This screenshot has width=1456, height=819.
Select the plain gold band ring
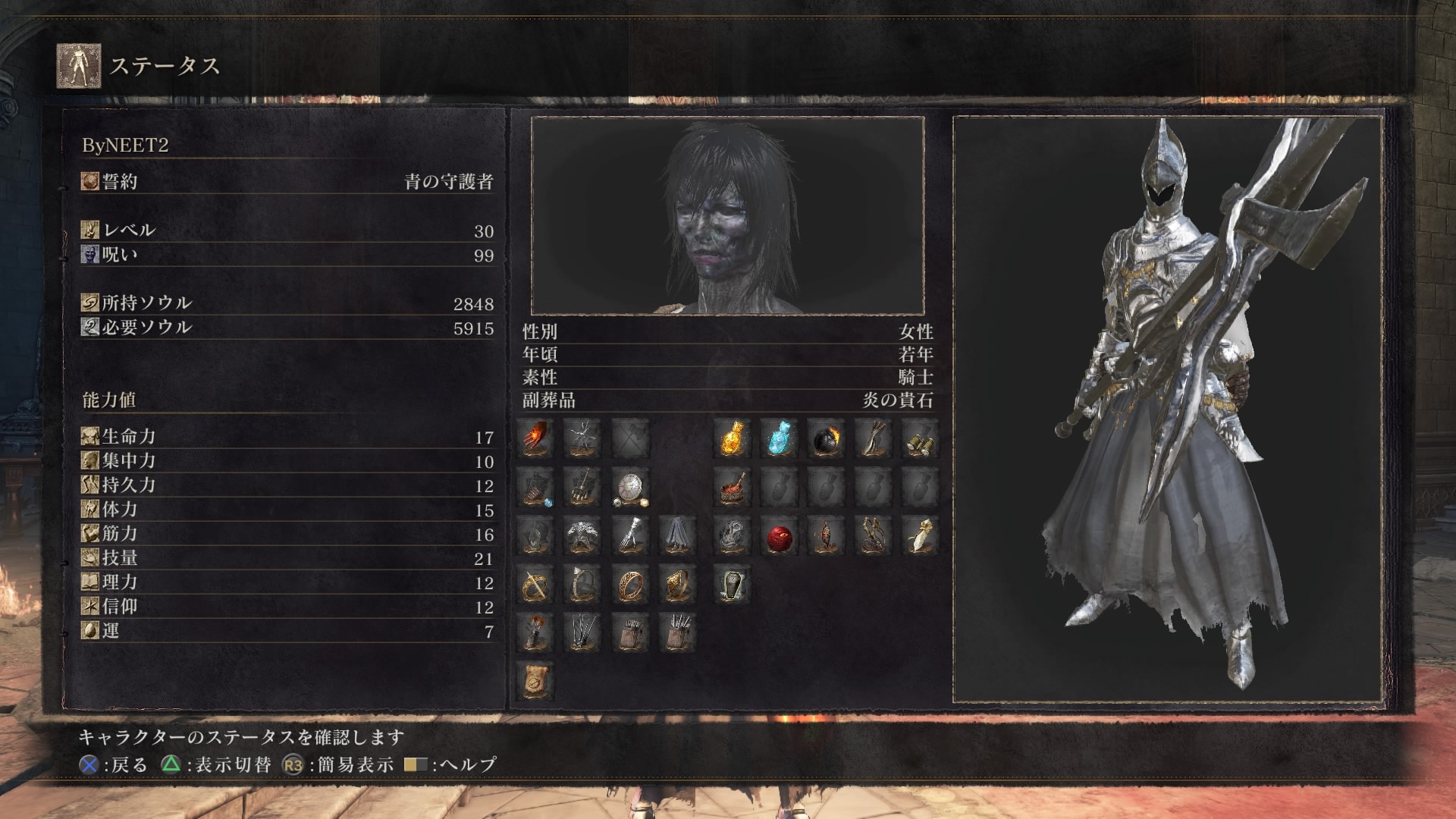[630, 585]
